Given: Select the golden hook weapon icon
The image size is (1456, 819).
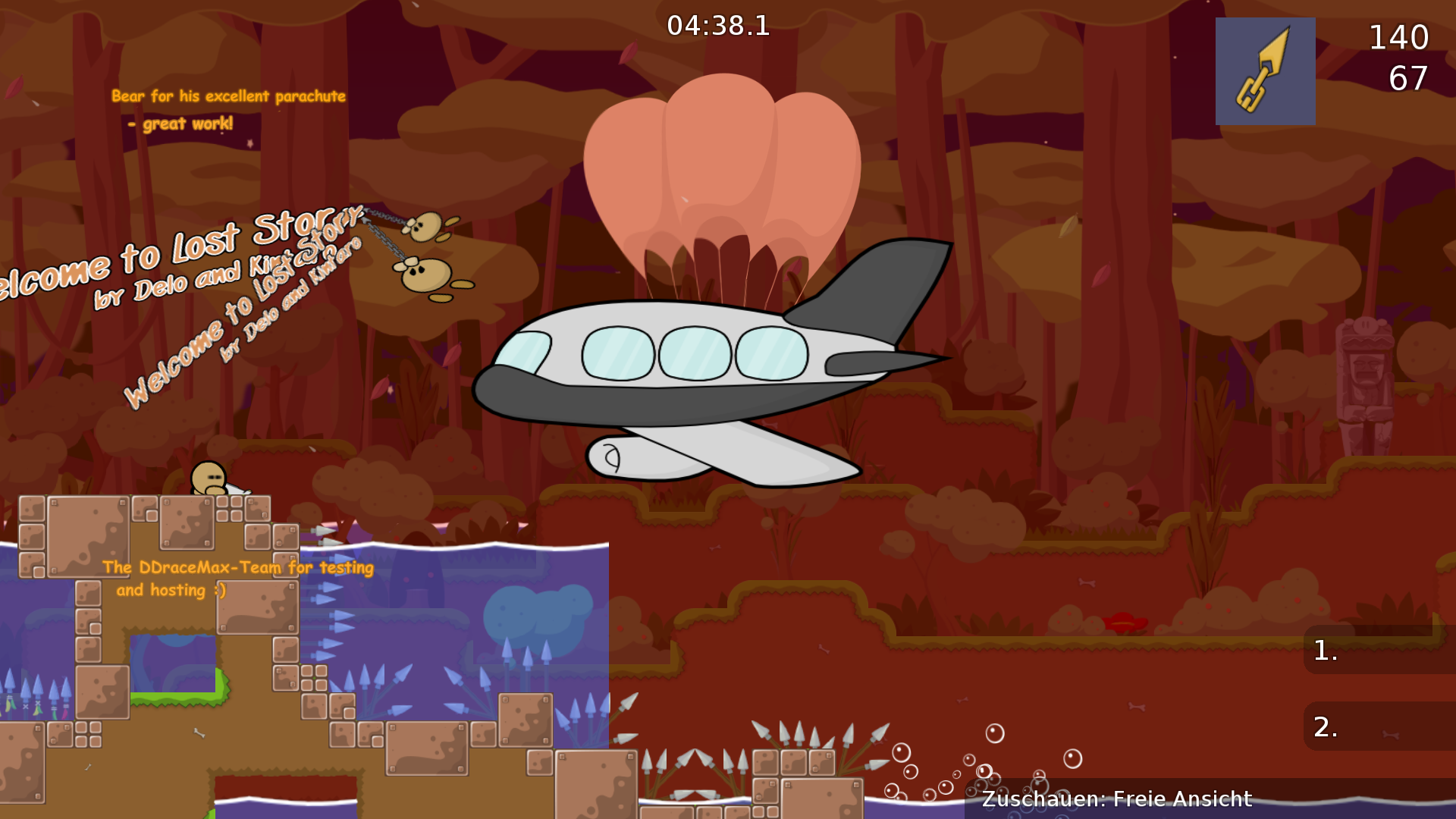Looking at the screenshot, I should pos(1265,71).
